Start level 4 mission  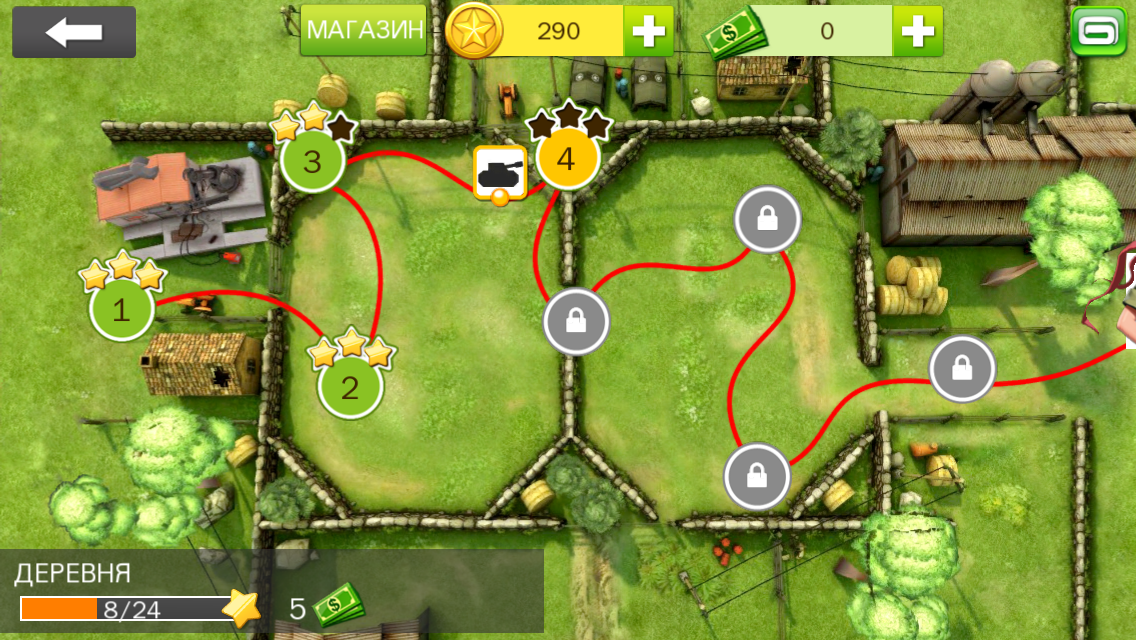coord(567,158)
